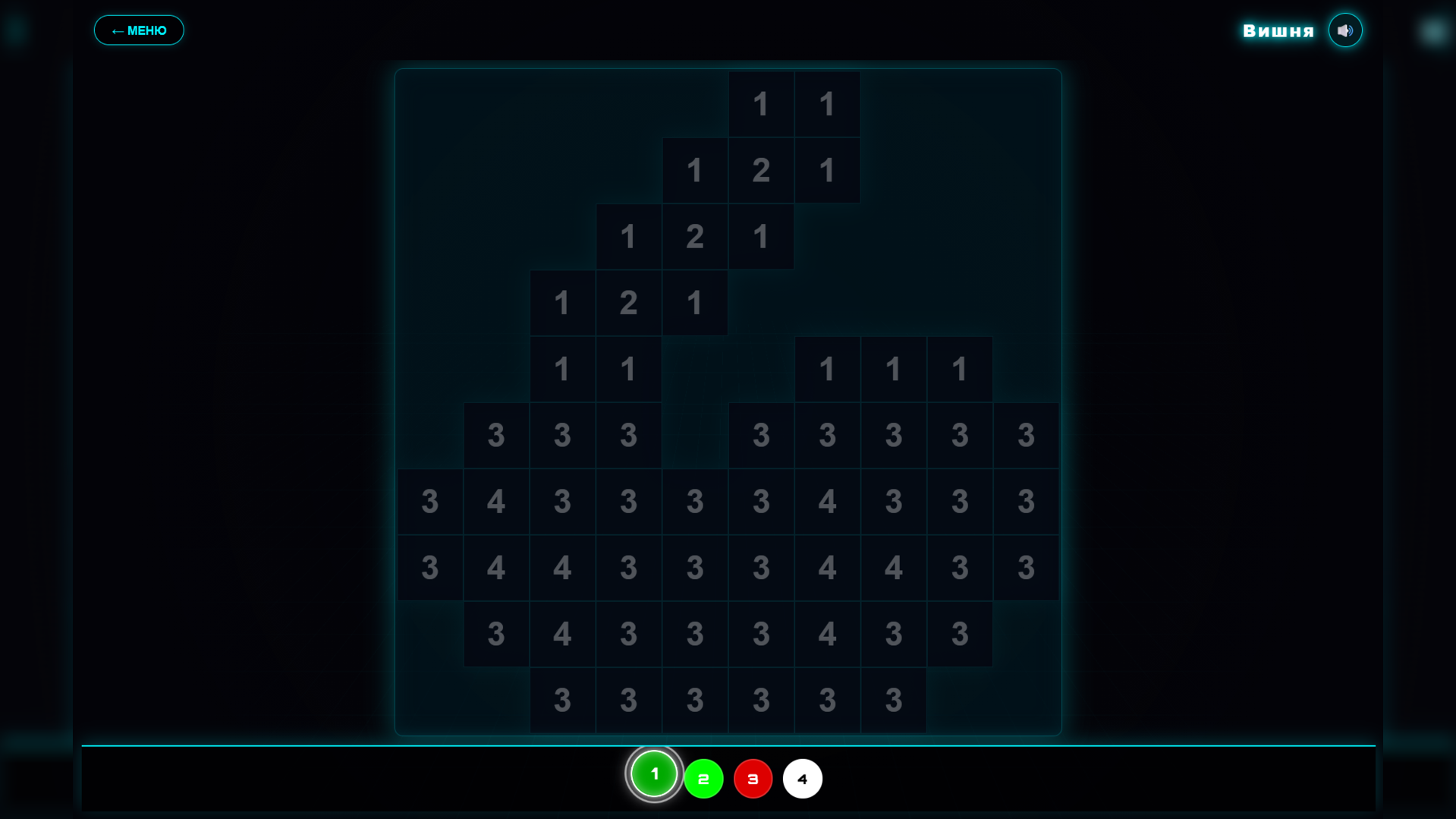Select color 1 in the palette
The width and height of the screenshot is (1456, 819).
(x=653, y=774)
